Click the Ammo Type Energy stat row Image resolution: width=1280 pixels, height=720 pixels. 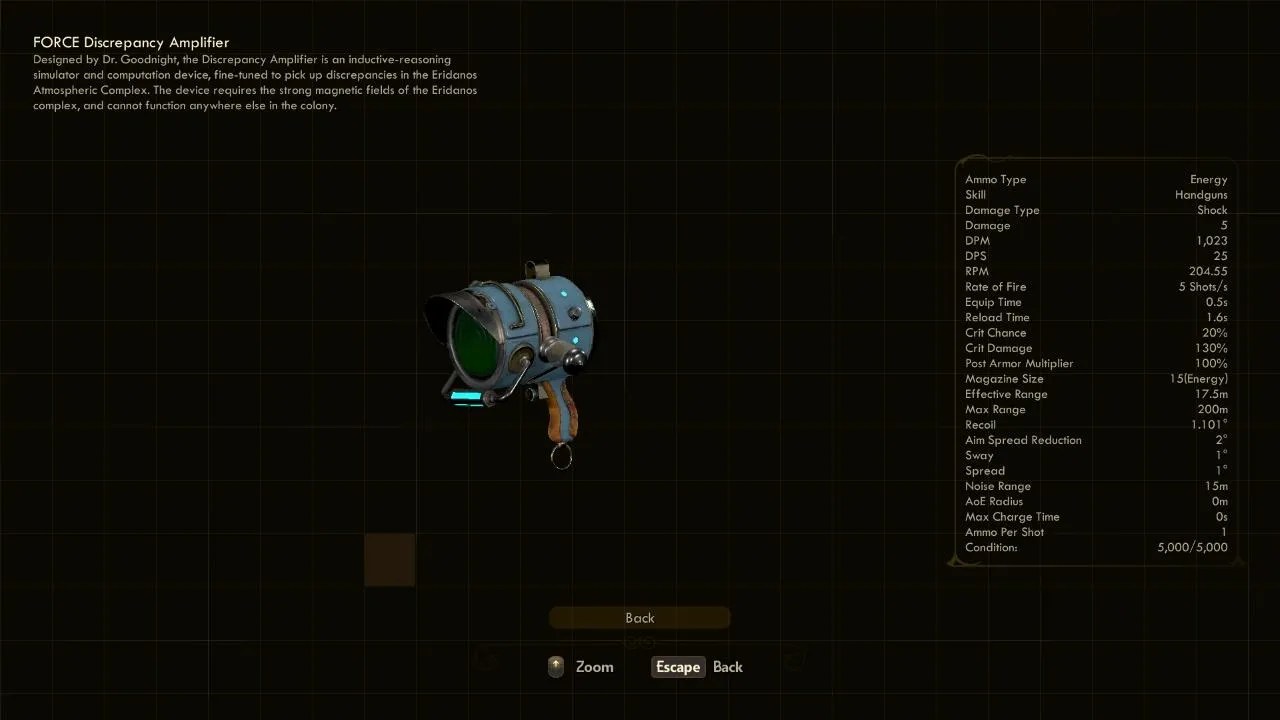click(1095, 179)
